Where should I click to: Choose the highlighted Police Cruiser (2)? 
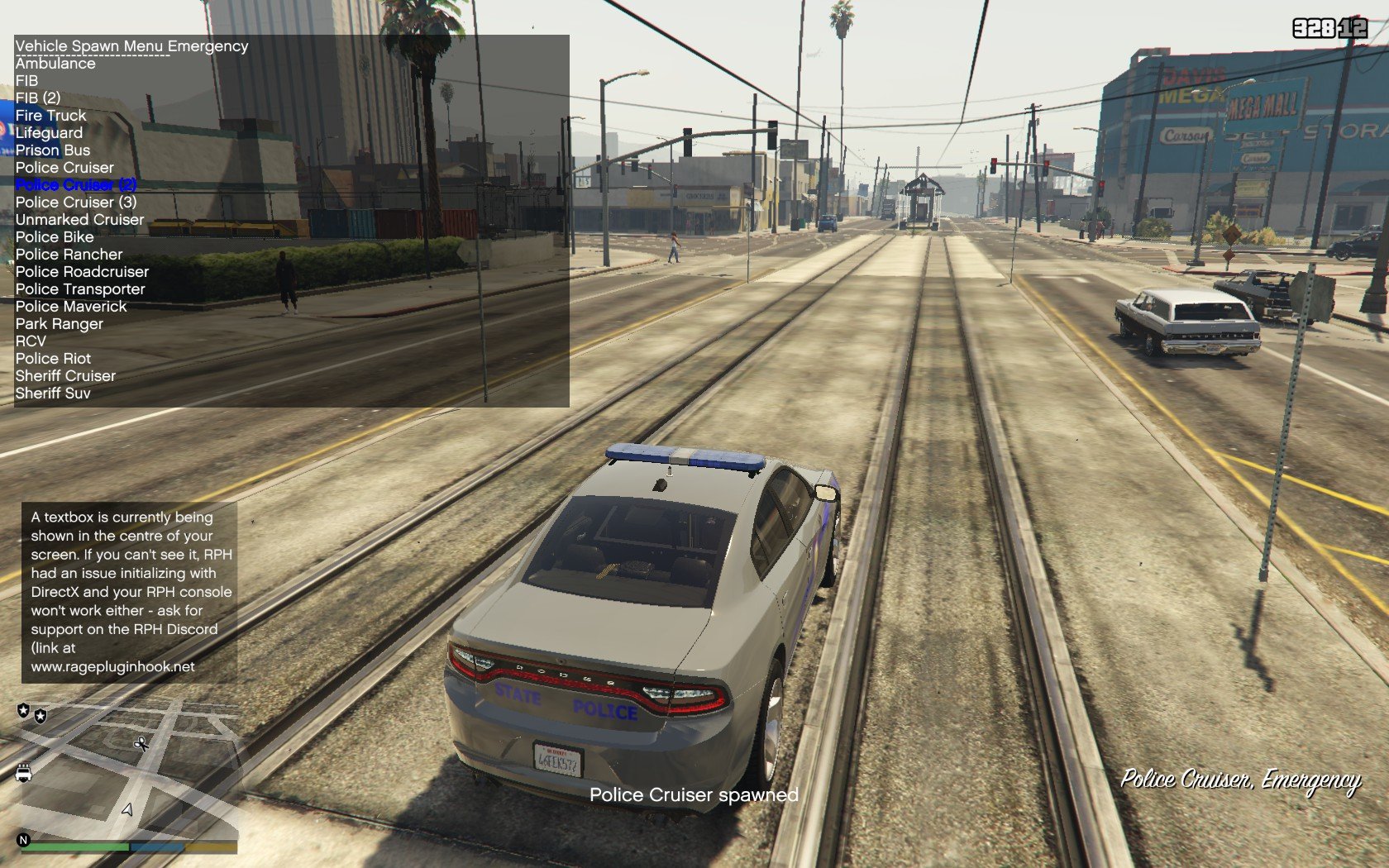coord(76,185)
